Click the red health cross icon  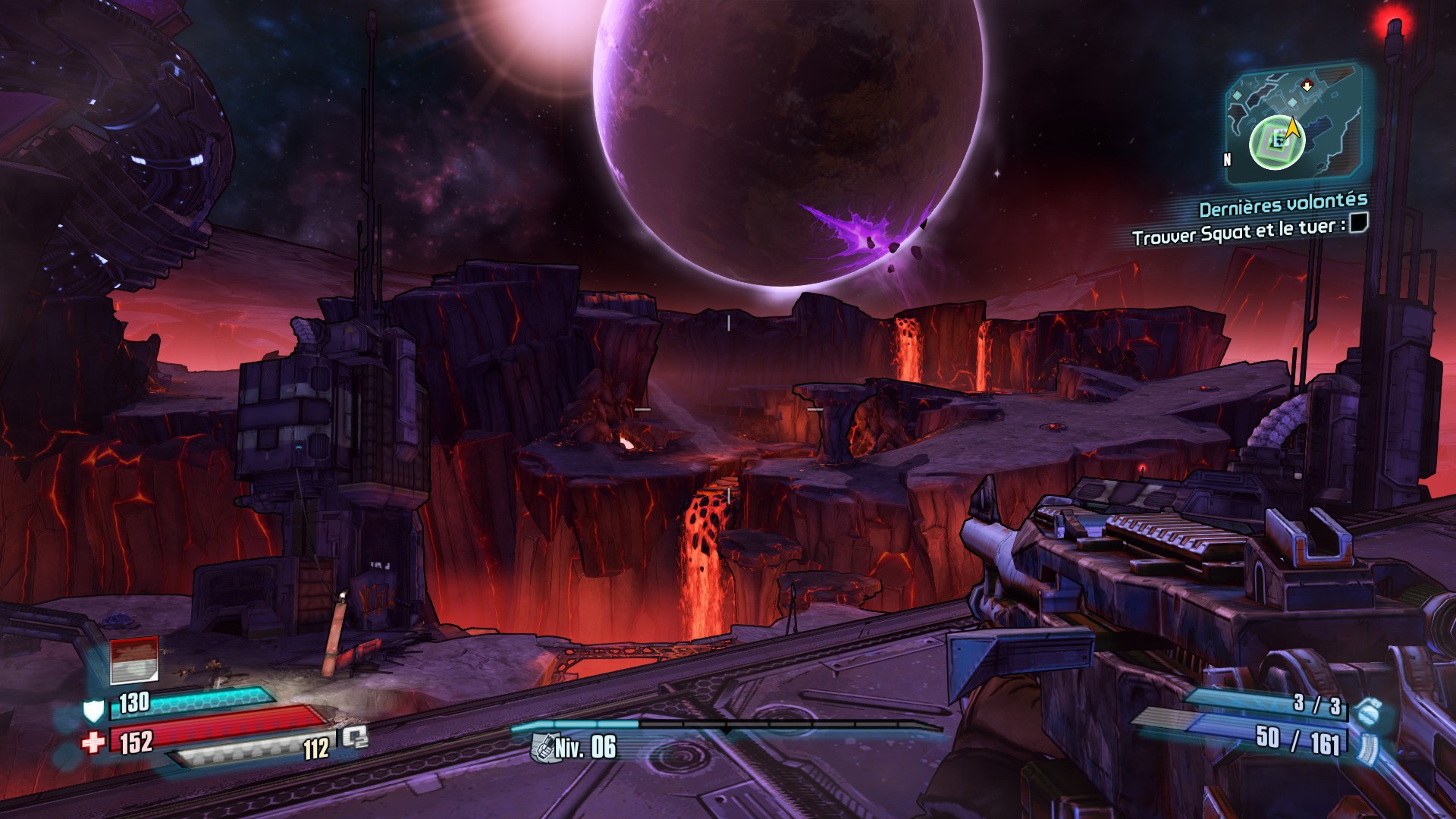click(94, 742)
